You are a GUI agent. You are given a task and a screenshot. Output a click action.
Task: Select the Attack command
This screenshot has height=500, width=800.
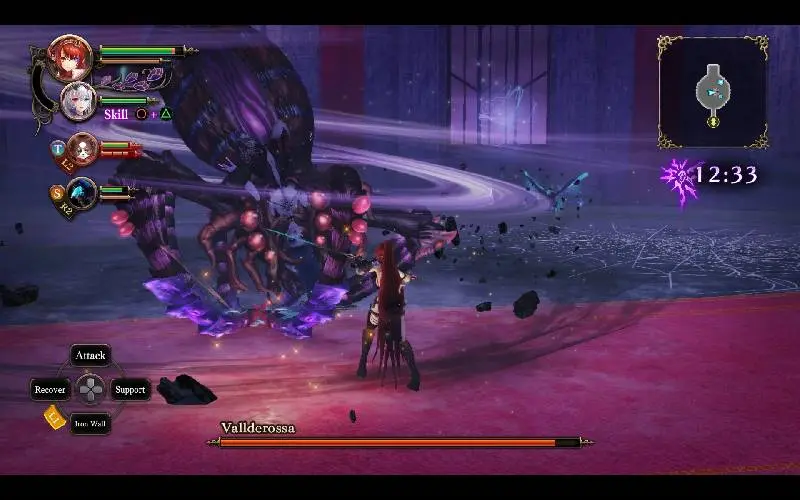point(91,356)
